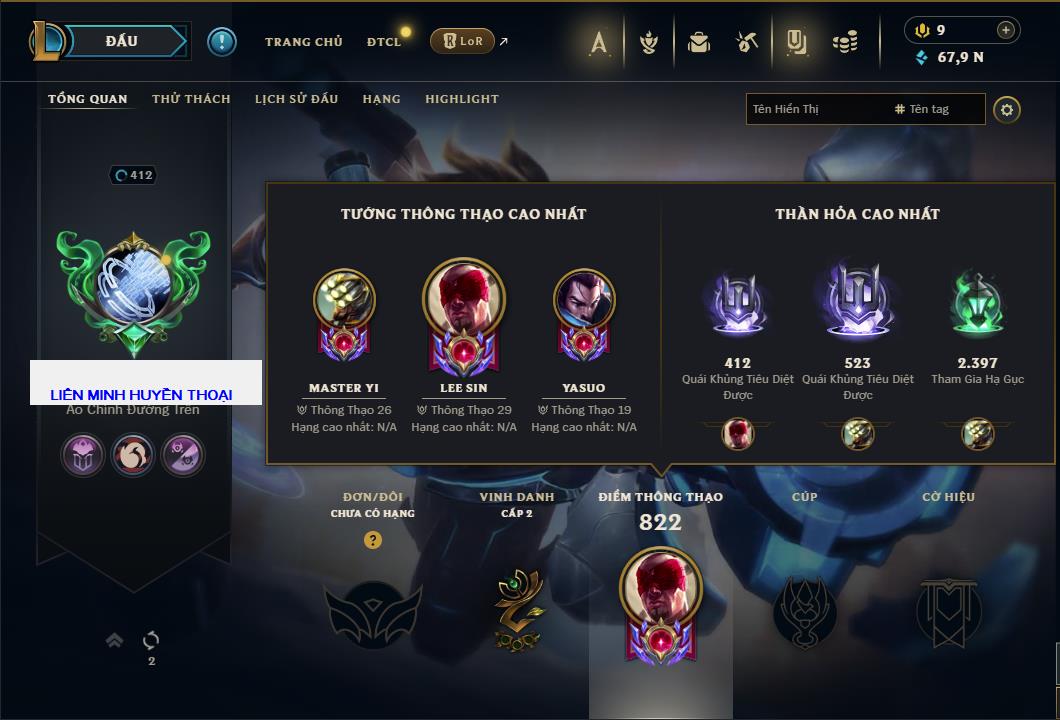The height and width of the screenshot is (720, 1060).
Task: Click the blue exclamation alert icon
Action: (x=221, y=41)
